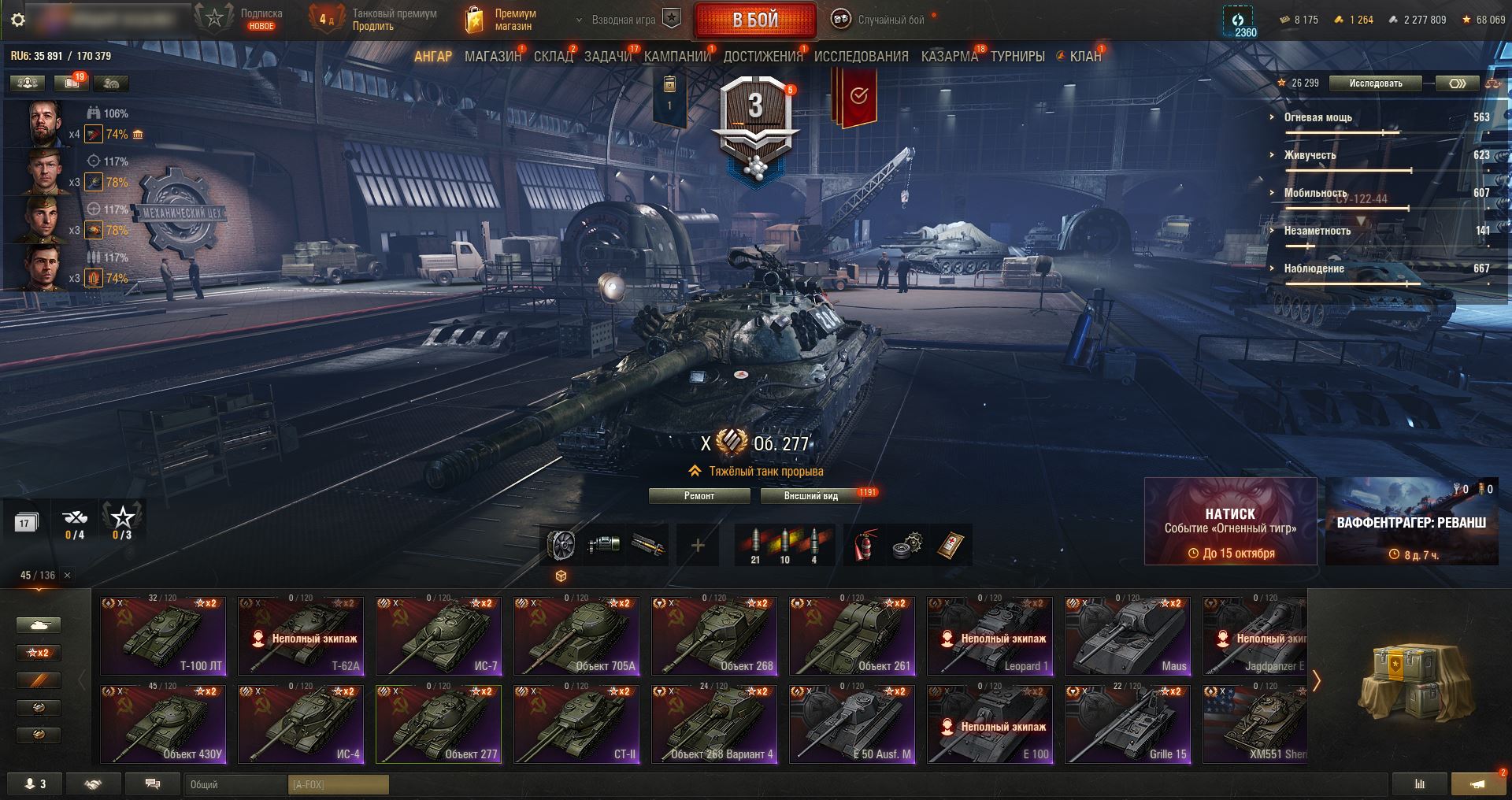
Task: Open the battle mode selector Случайный бой
Action: (x=880, y=20)
